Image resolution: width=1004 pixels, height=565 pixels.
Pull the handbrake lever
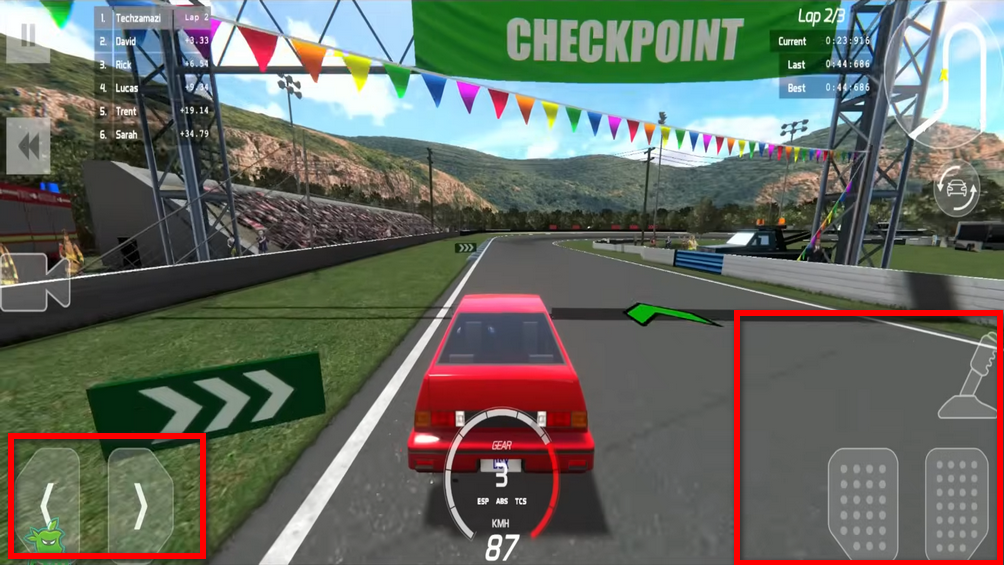(x=972, y=378)
